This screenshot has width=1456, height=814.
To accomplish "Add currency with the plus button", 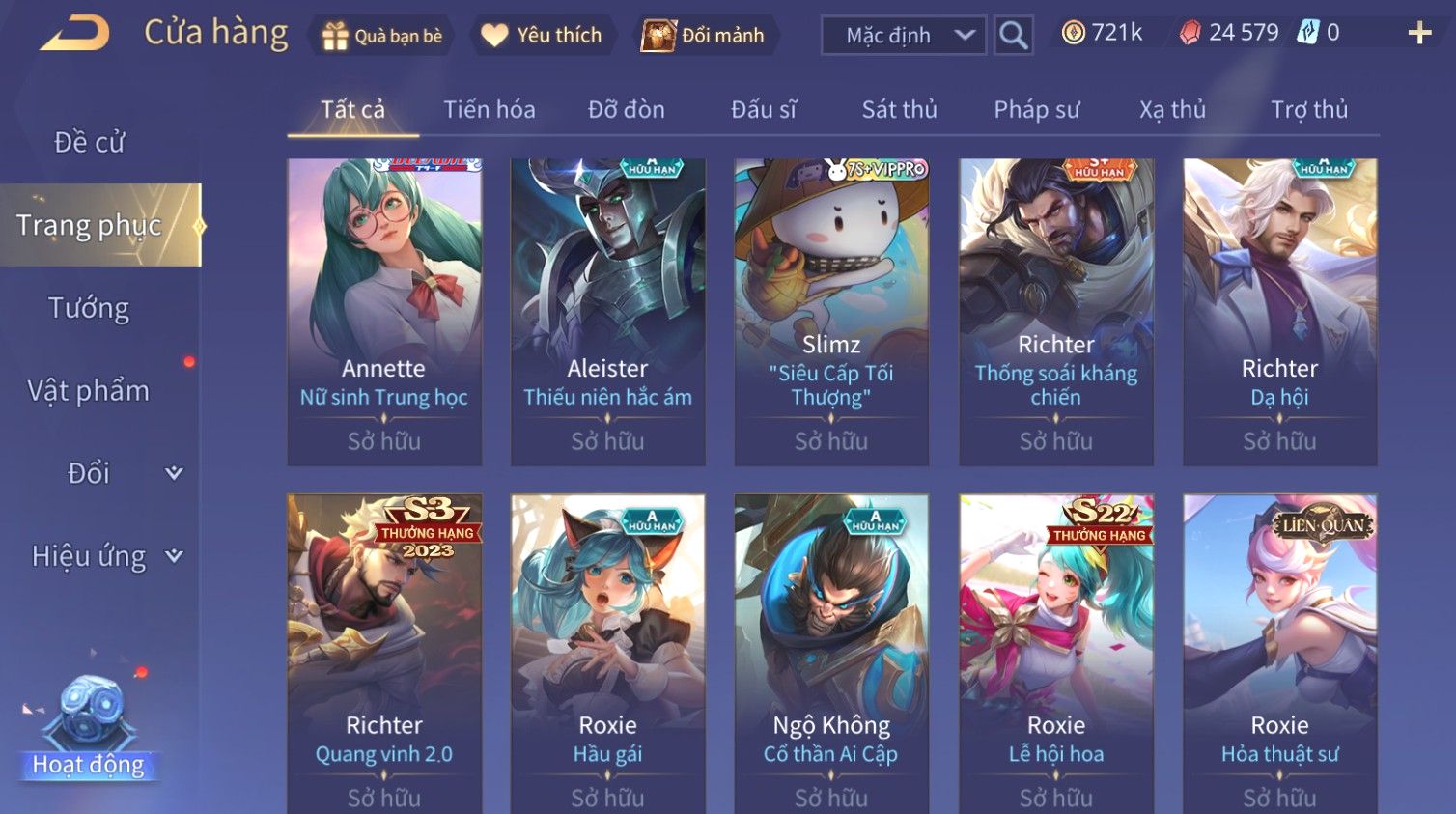I will coord(1419,34).
